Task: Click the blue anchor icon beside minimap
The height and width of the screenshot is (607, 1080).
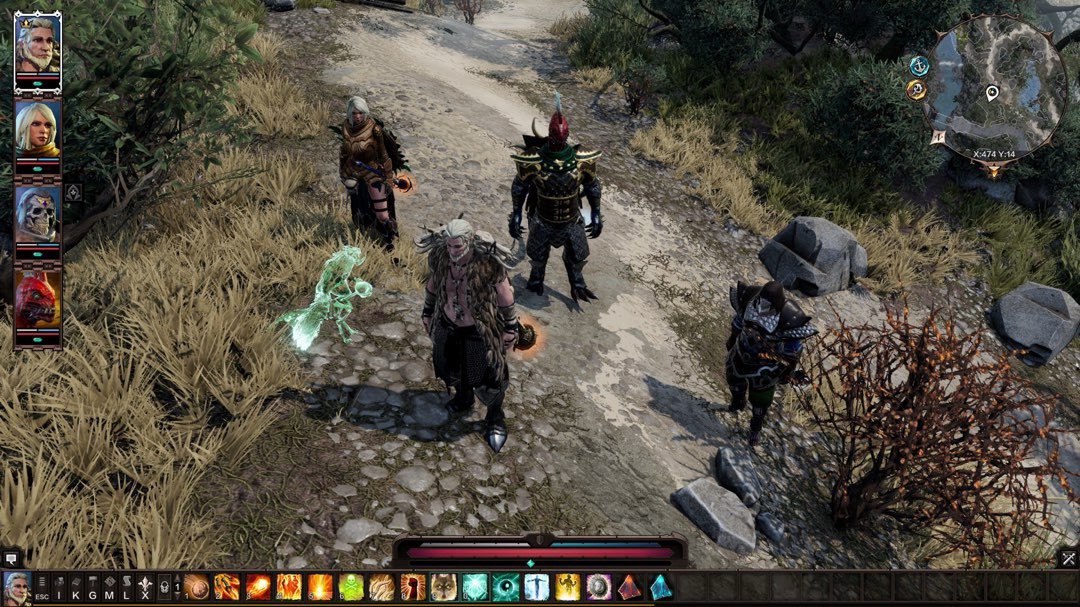Action: 918,65
